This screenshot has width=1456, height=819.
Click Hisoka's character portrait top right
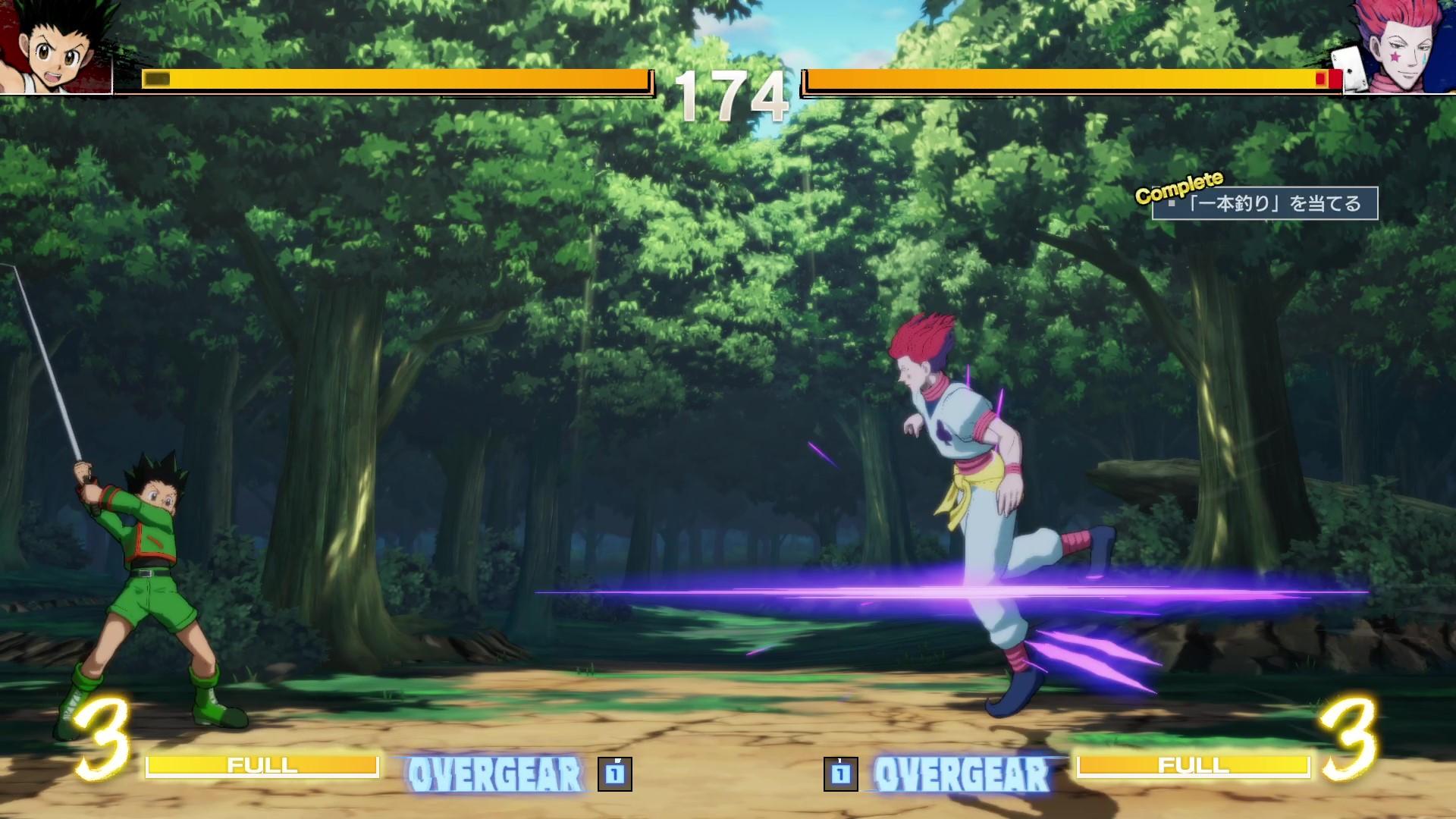[1407, 45]
